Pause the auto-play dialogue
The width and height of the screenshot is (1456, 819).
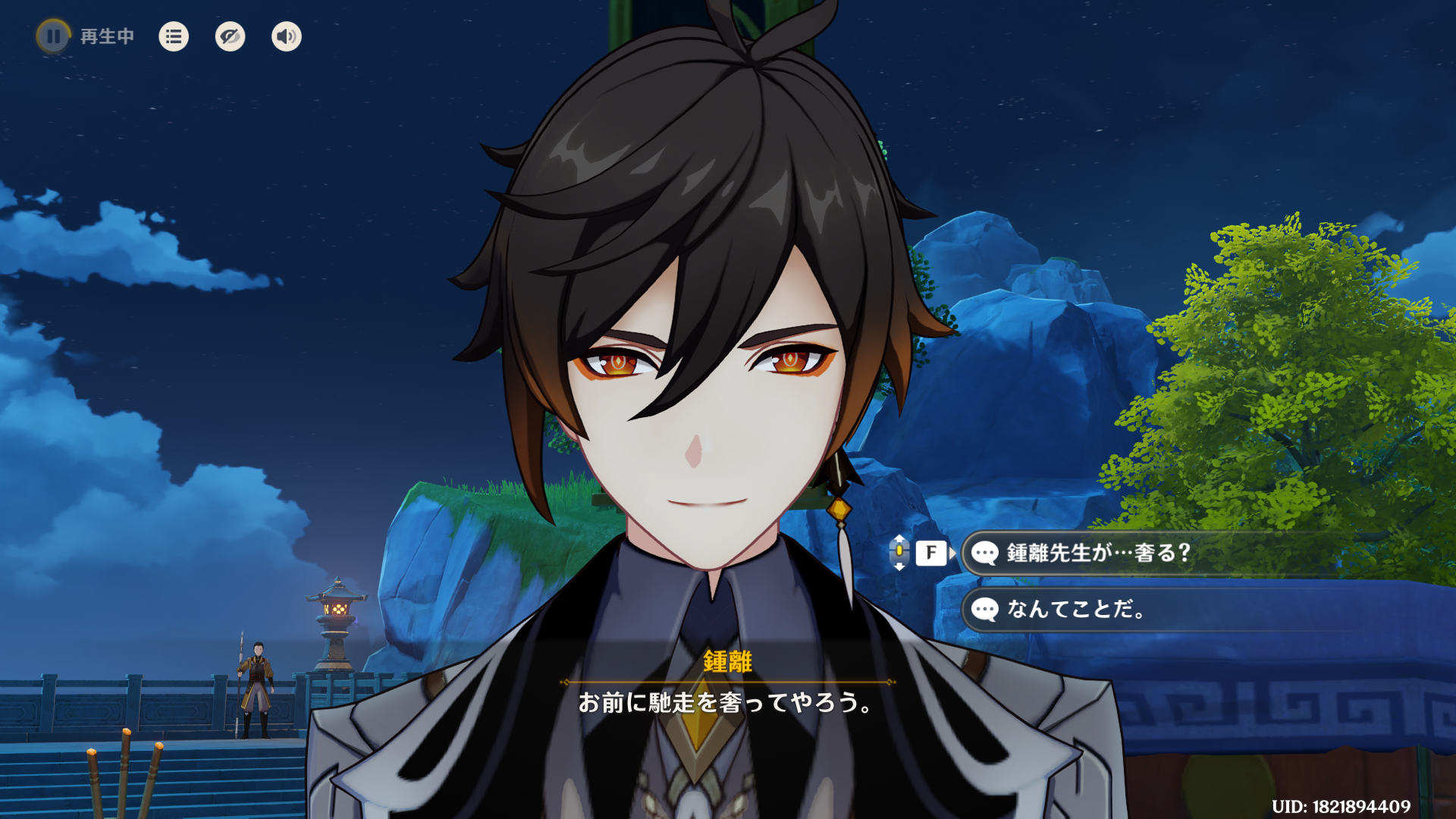pos(53,36)
